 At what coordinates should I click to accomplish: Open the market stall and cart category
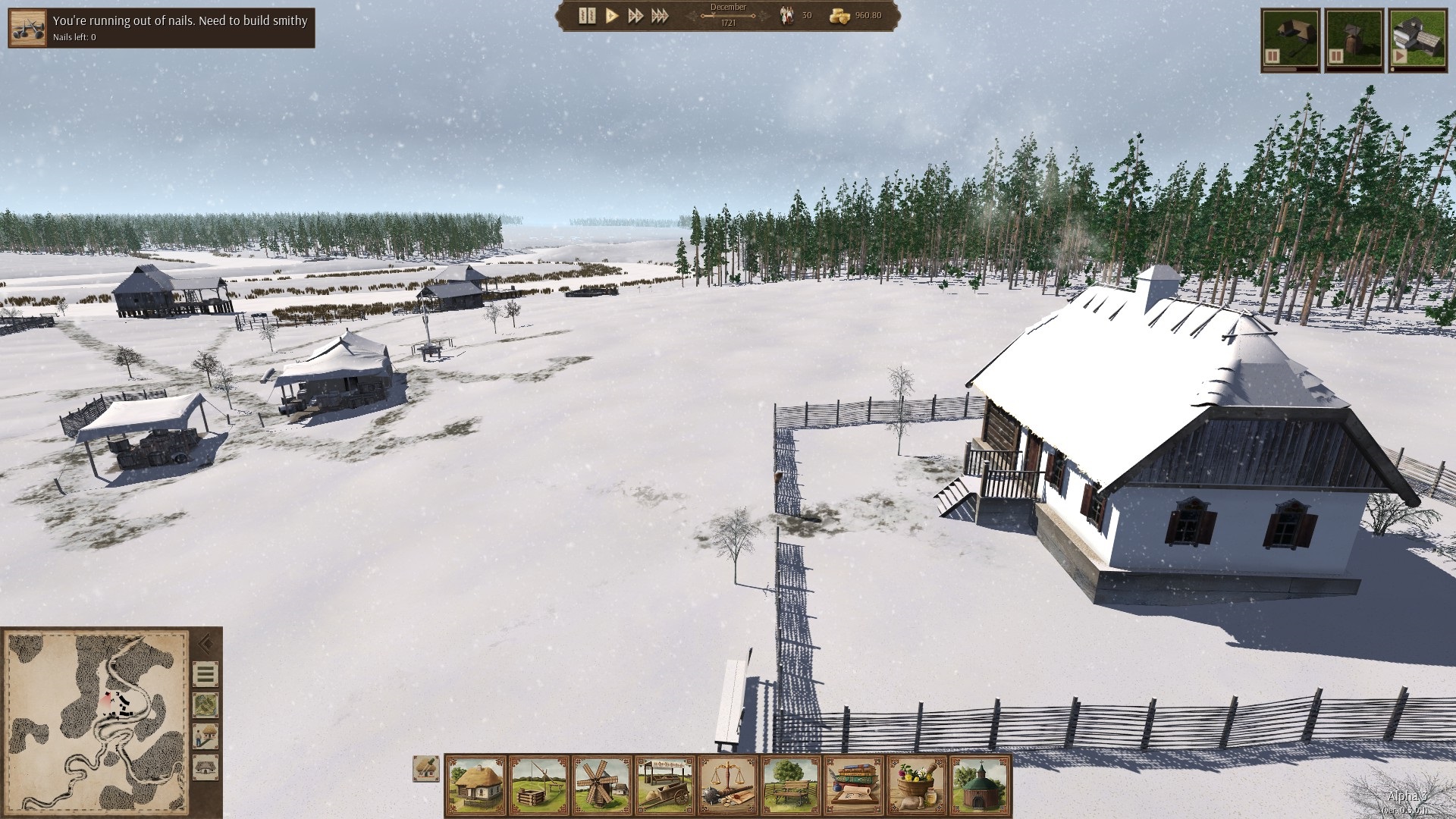click(x=665, y=785)
